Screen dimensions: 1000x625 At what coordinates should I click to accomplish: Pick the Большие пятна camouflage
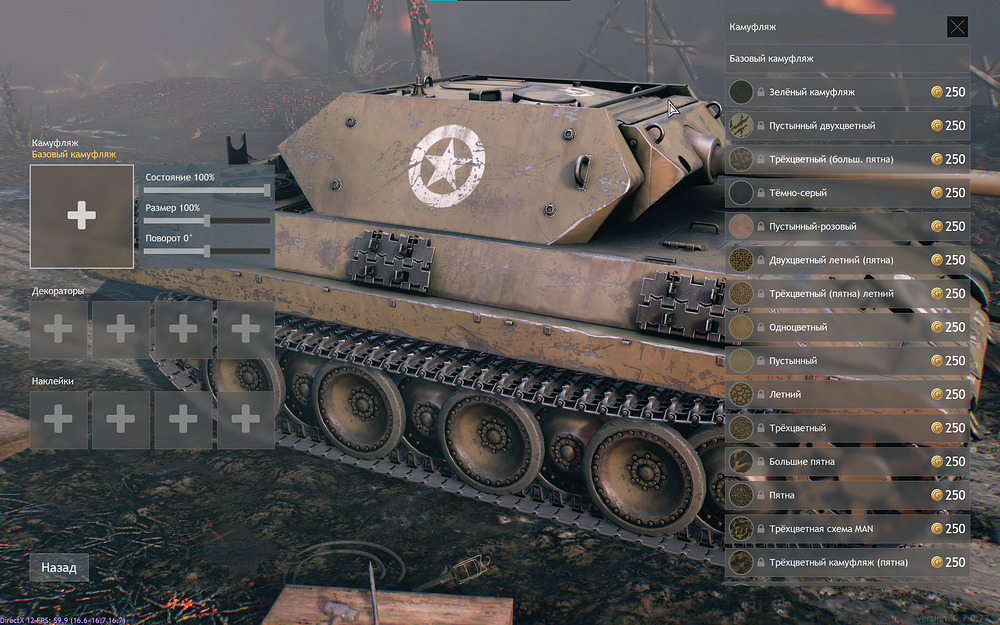847,461
